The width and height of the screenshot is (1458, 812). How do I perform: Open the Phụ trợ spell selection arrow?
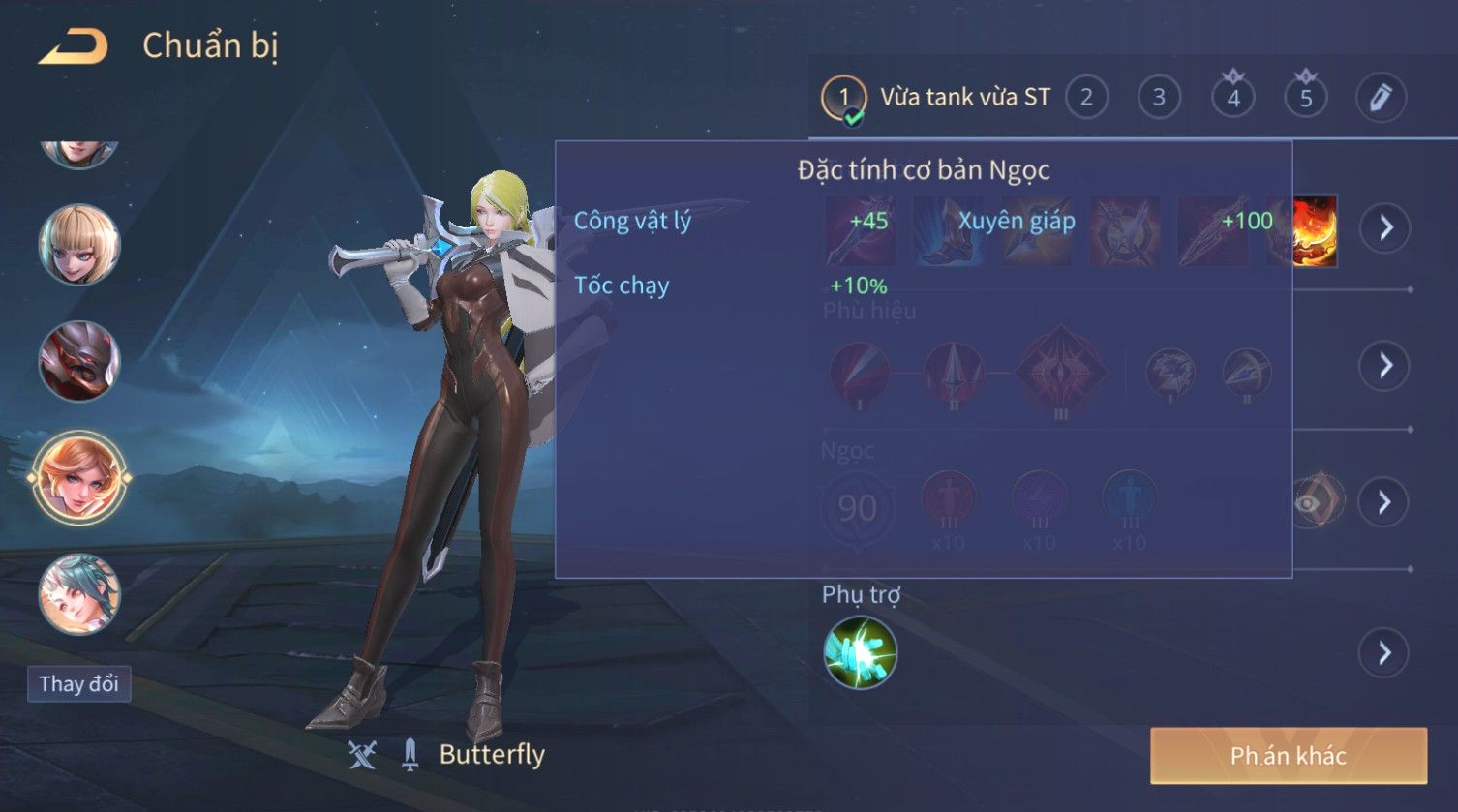pyautogui.click(x=1384, y=653)
